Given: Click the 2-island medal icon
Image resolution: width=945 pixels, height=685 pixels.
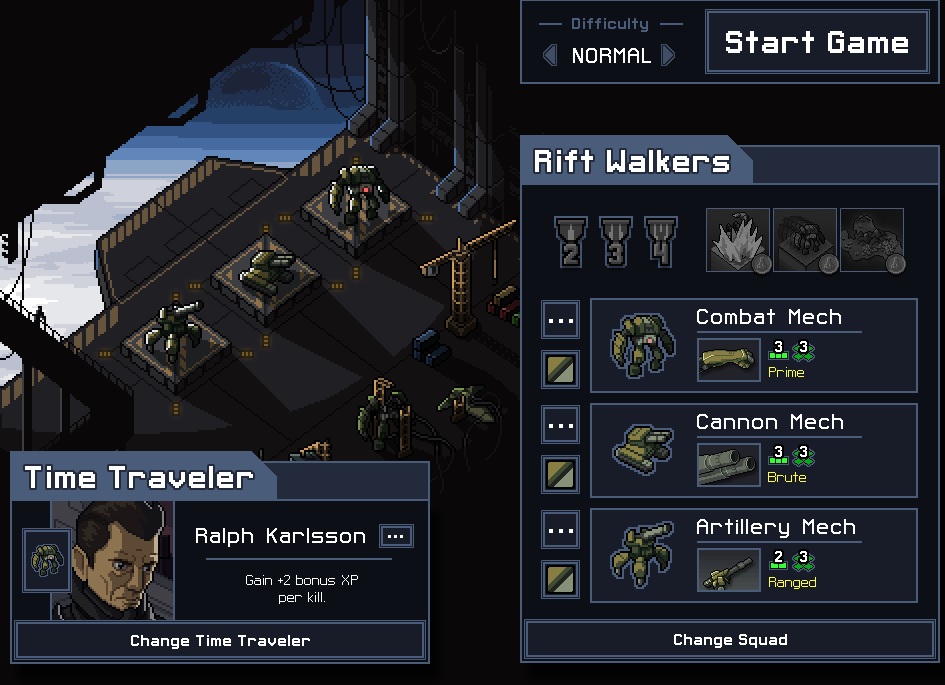Looking at the screenshot, I should [570, 242].
